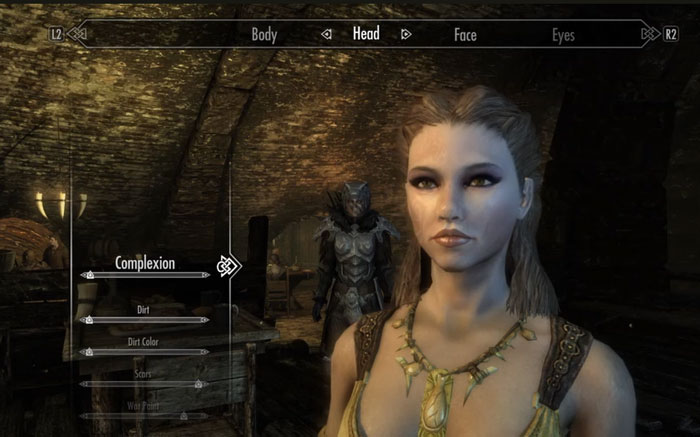Switch to the Eyes tab
The image size is (700, 437).
pyautogui.click(x=564, y=35)
